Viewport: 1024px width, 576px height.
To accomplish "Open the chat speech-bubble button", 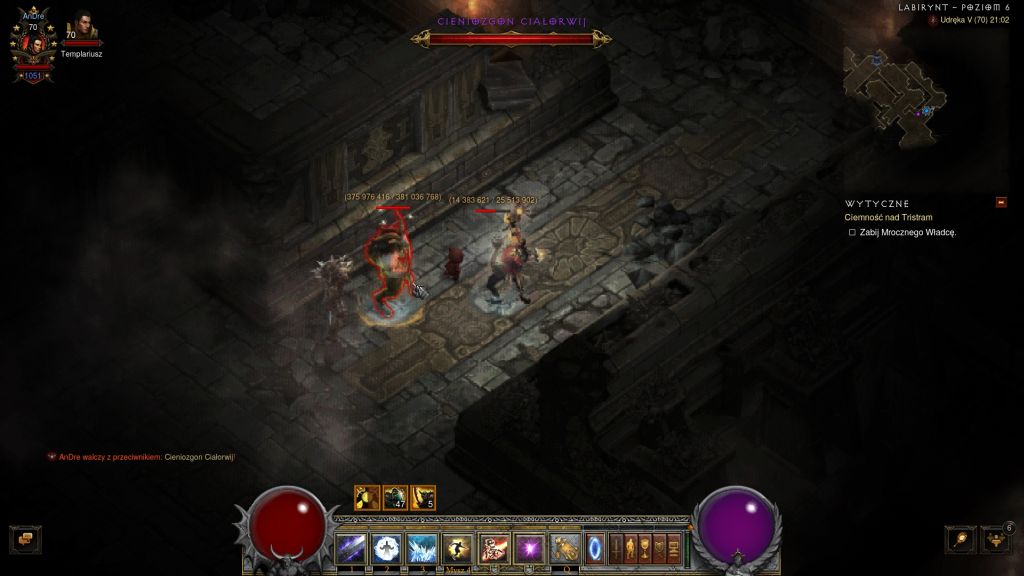I will pos(25,539).
